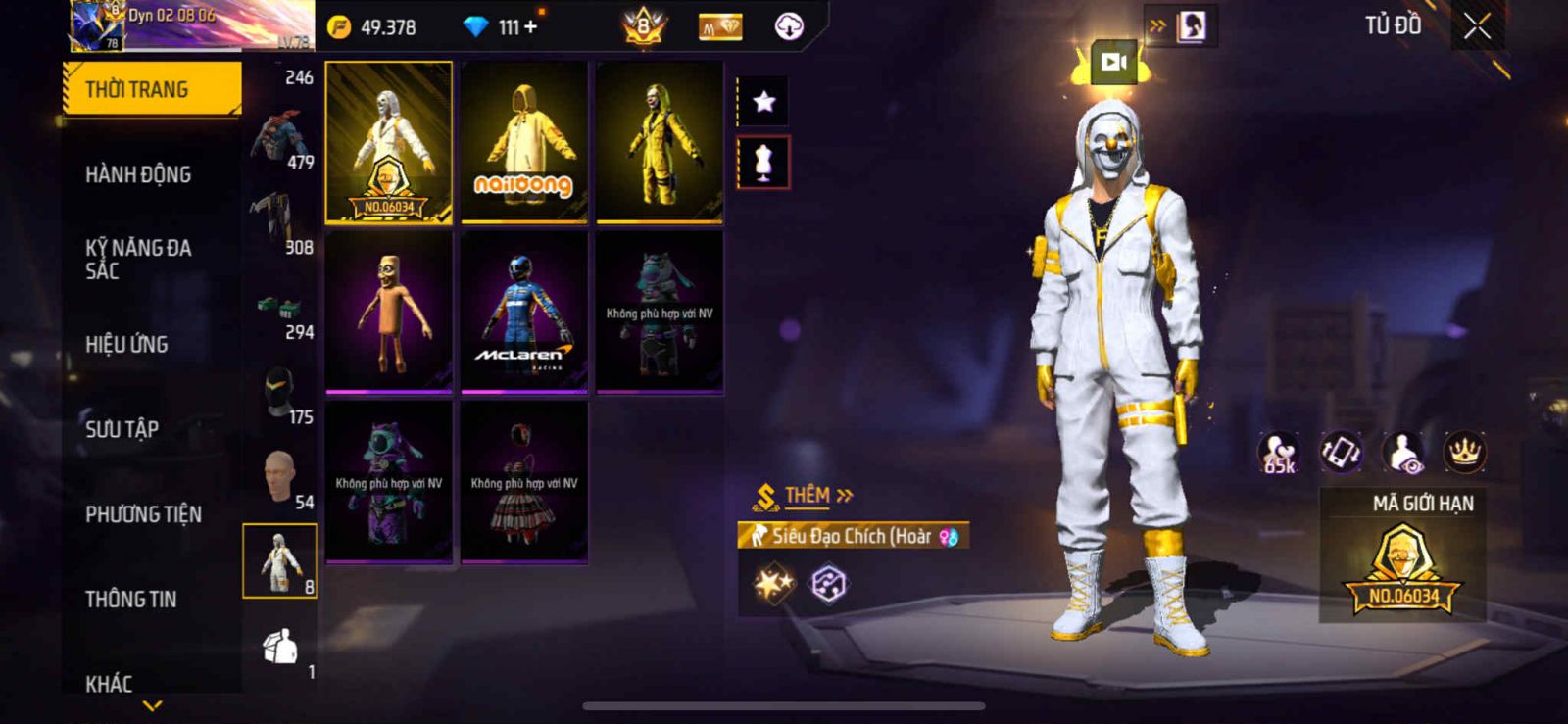Close the wardrobe with the X button

[x=1477, y=27]
